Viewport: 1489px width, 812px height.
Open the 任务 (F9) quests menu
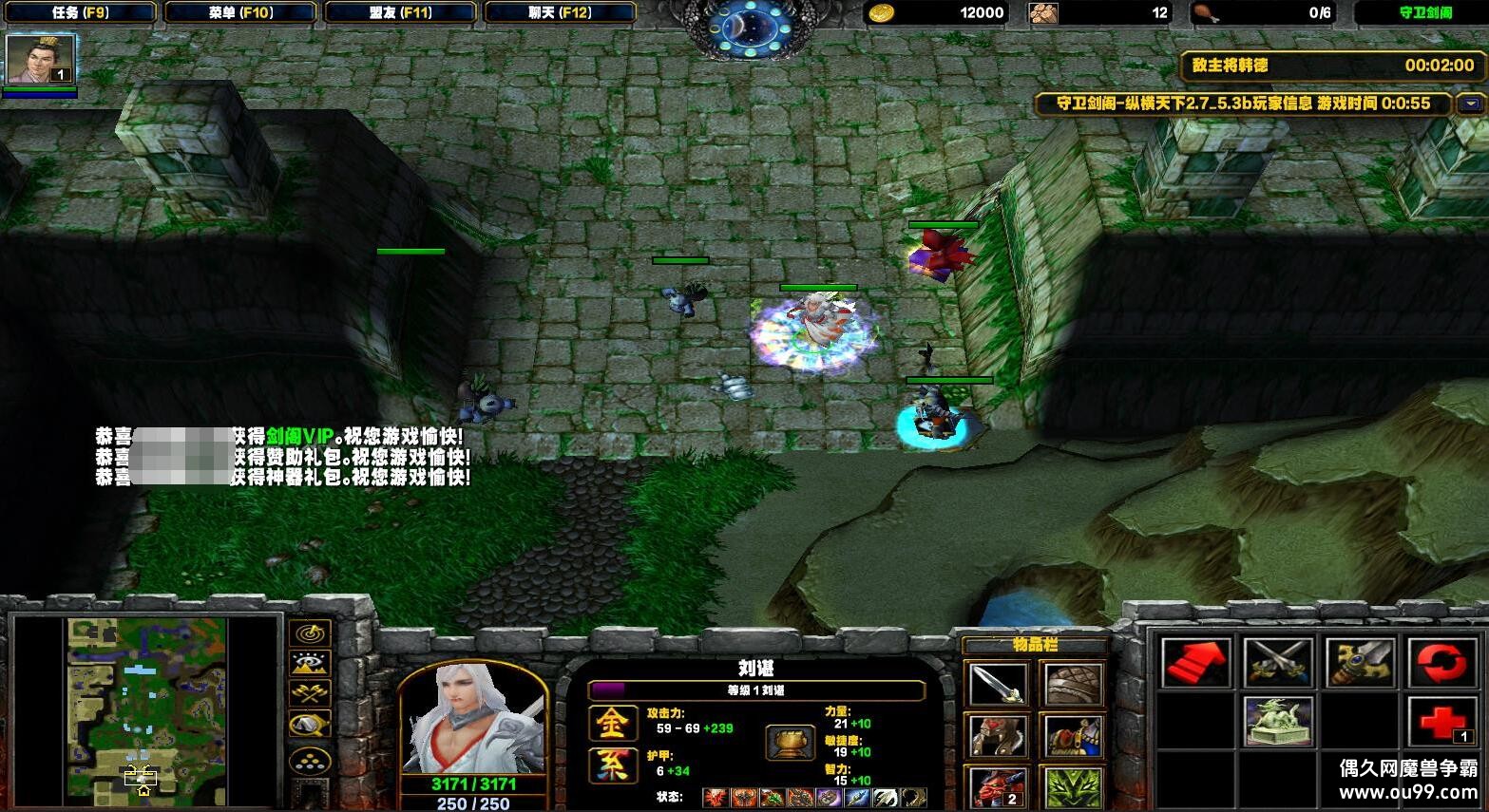click(79, 13)
